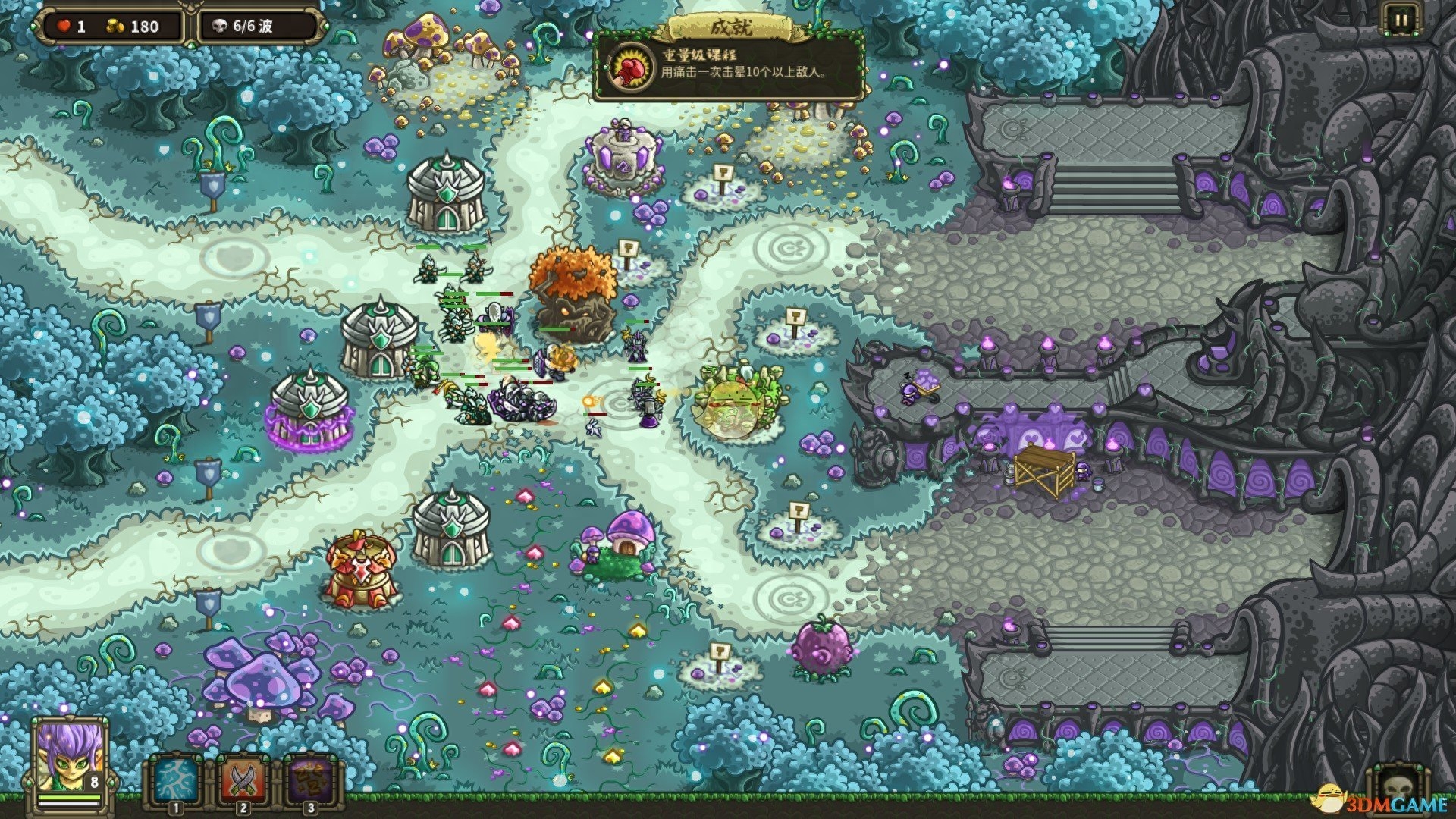
Task: Activate the blue lightning spell ability
Action: click(x=176, y=780)
